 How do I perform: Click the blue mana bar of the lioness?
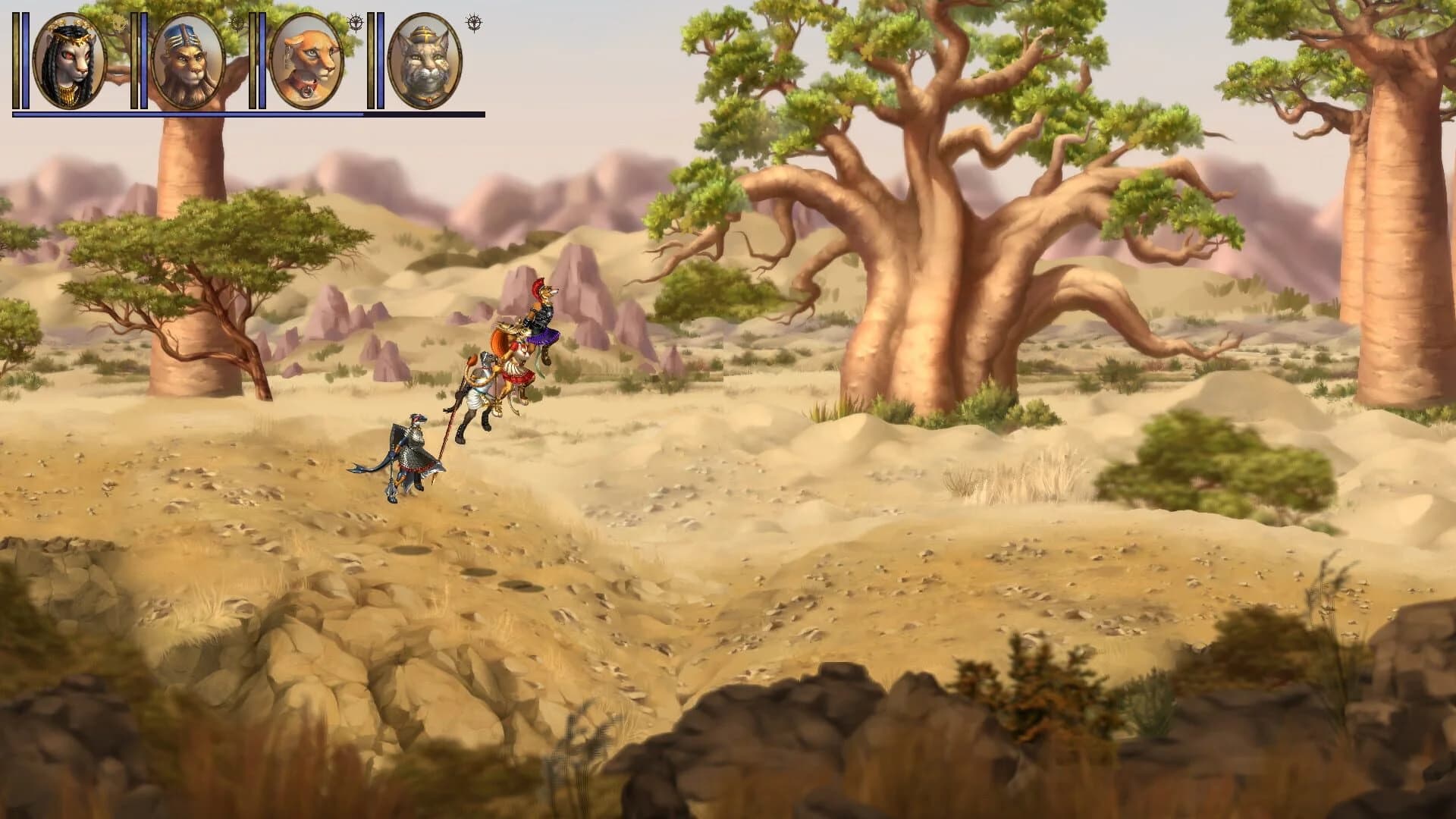(x=262, y=61)
